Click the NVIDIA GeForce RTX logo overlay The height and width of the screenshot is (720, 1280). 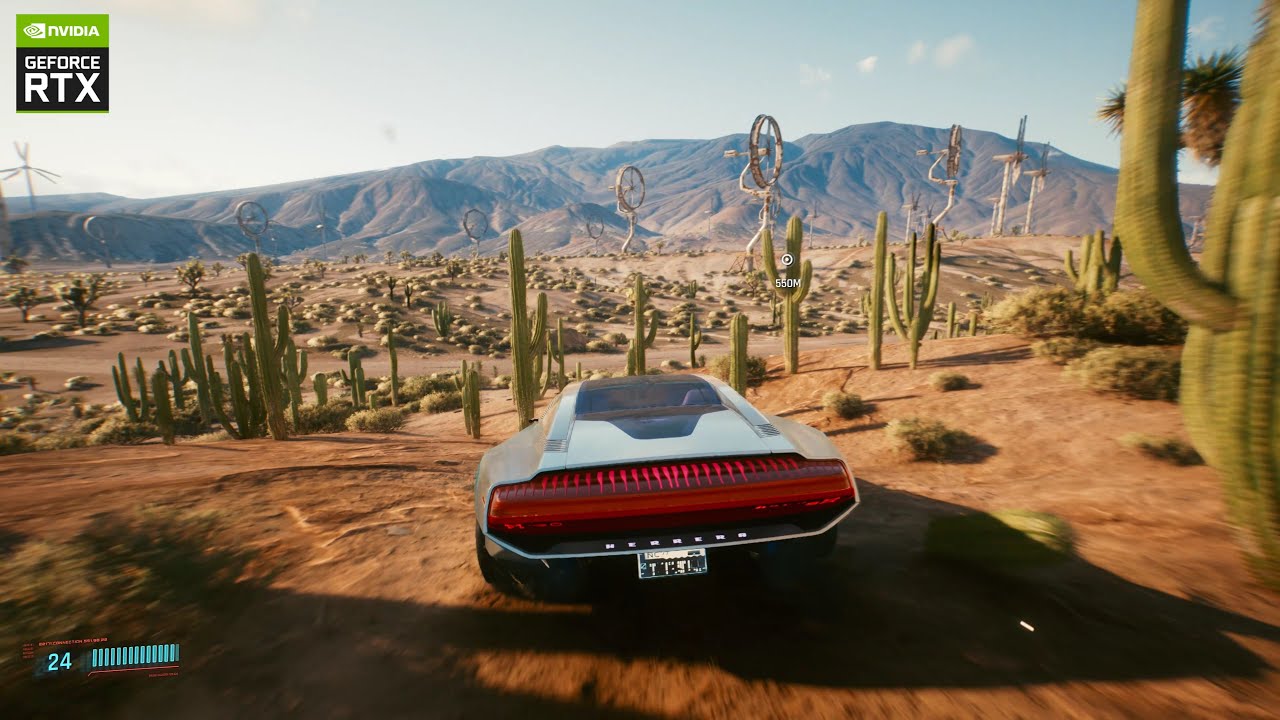point(62,63)
